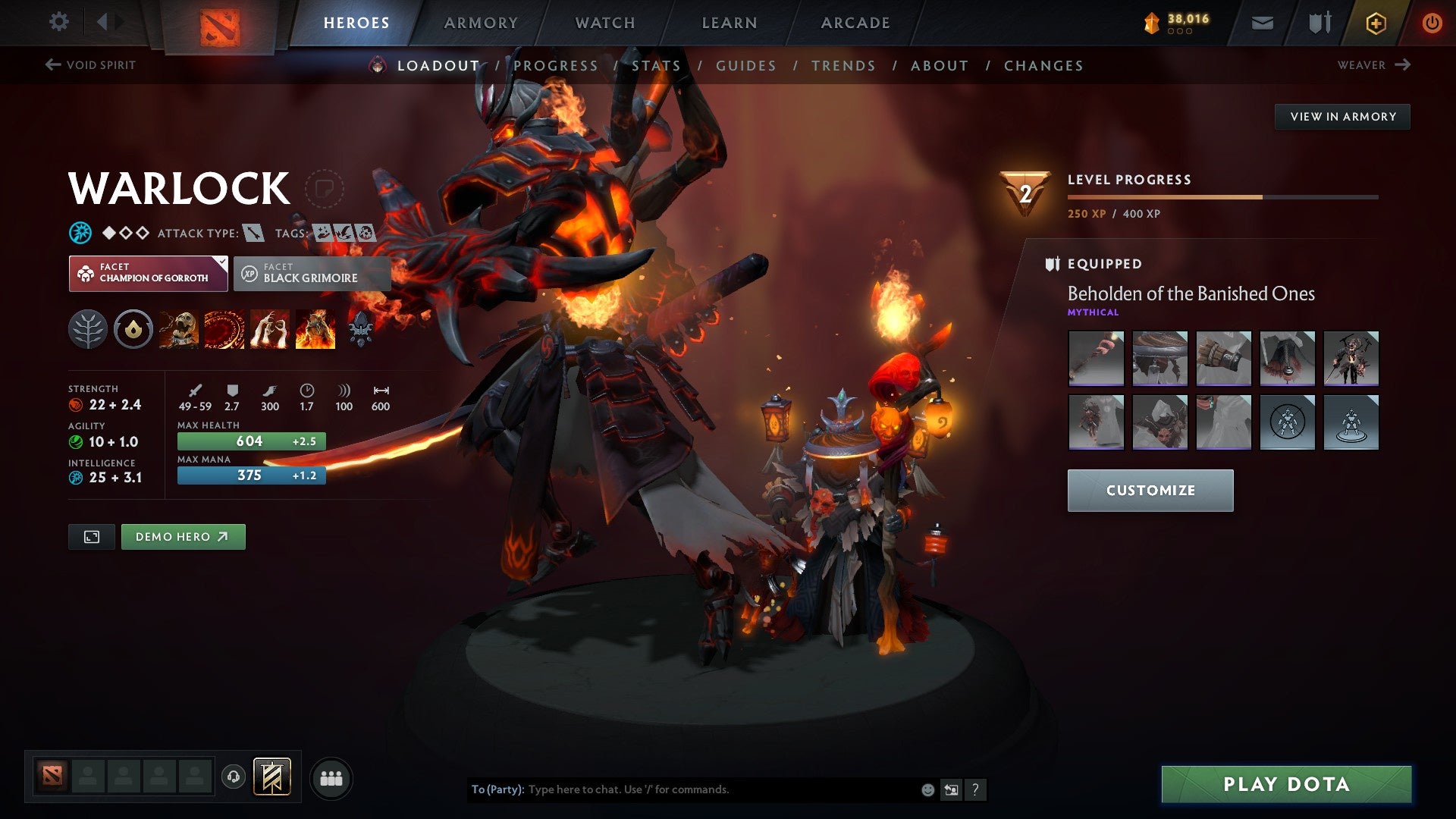Viewport: 1456px width, 819px height.
Task: View the Upheaval hands ability icon
Action: [x=267, y=329]
